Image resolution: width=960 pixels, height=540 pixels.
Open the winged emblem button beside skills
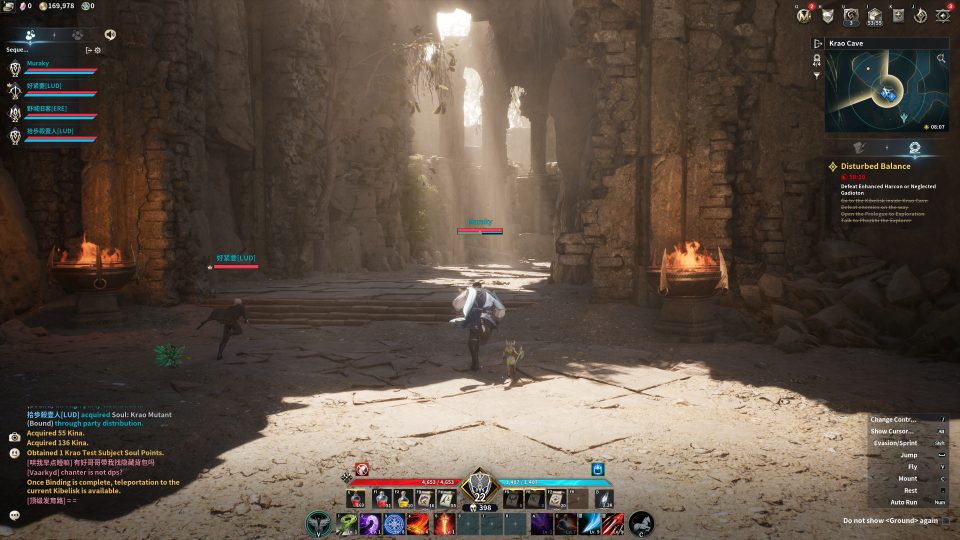pos(319,523)
